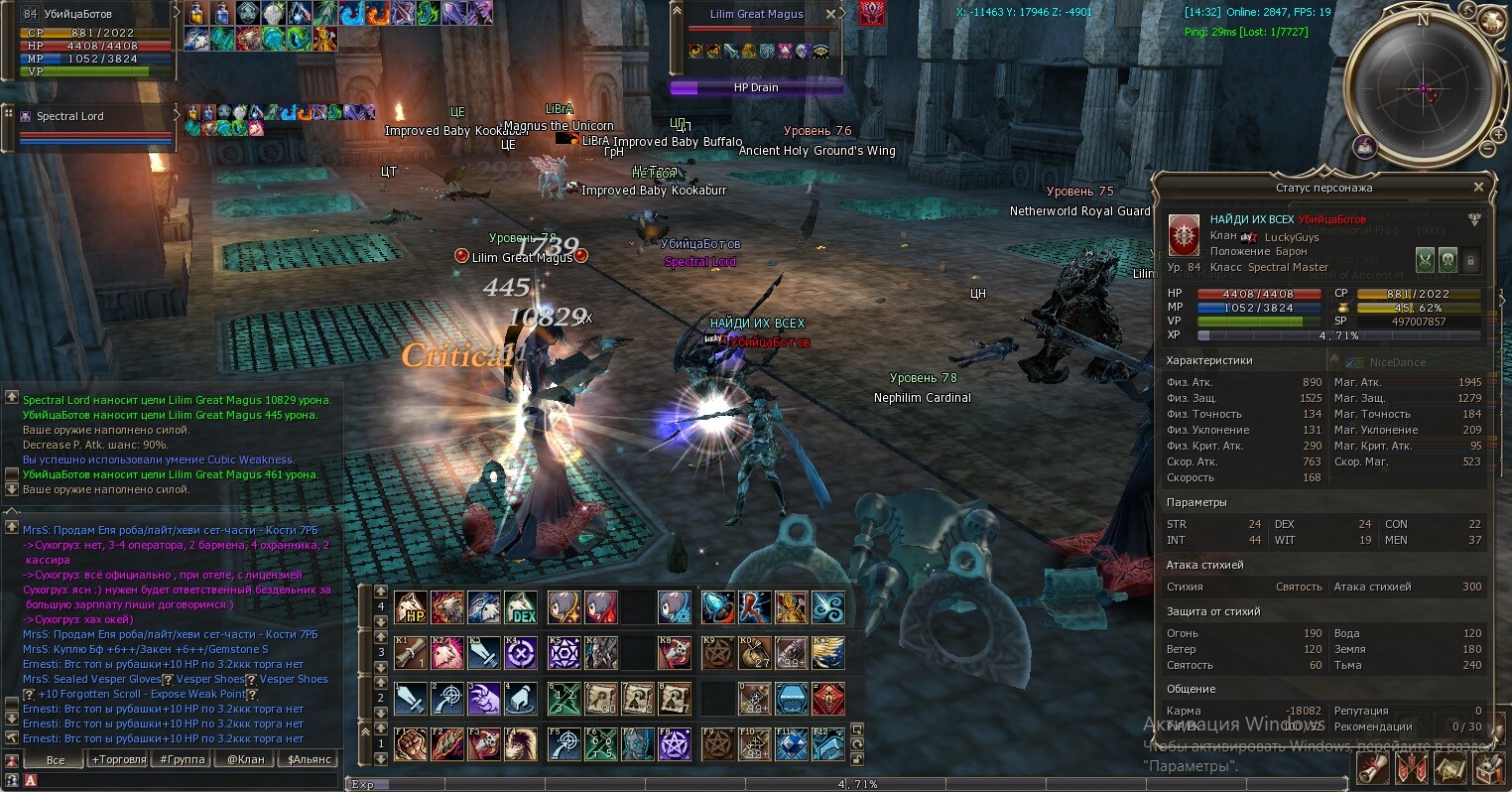Switch to the +Торговля chat tab
The width and height of the screenshot is (1512, 792).
click(x=119, y=759)
